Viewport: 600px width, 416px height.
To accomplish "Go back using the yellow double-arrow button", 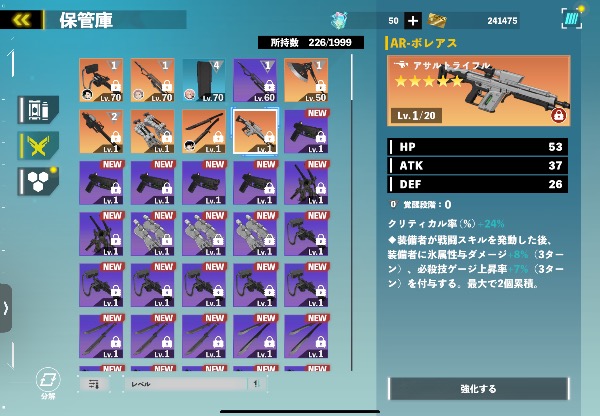I will click(x=22, y=19).
